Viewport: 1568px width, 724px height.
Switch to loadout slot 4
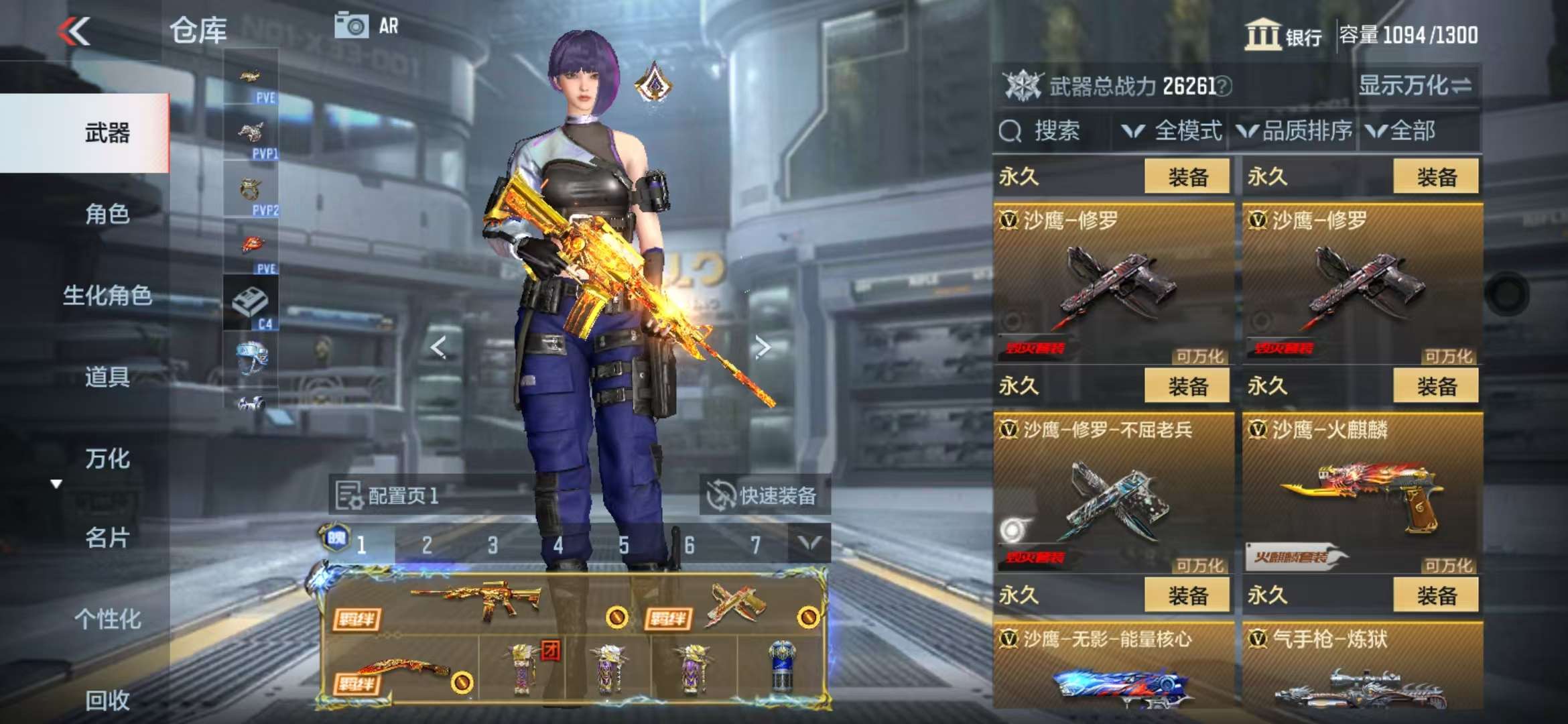(x=558, y=544)
